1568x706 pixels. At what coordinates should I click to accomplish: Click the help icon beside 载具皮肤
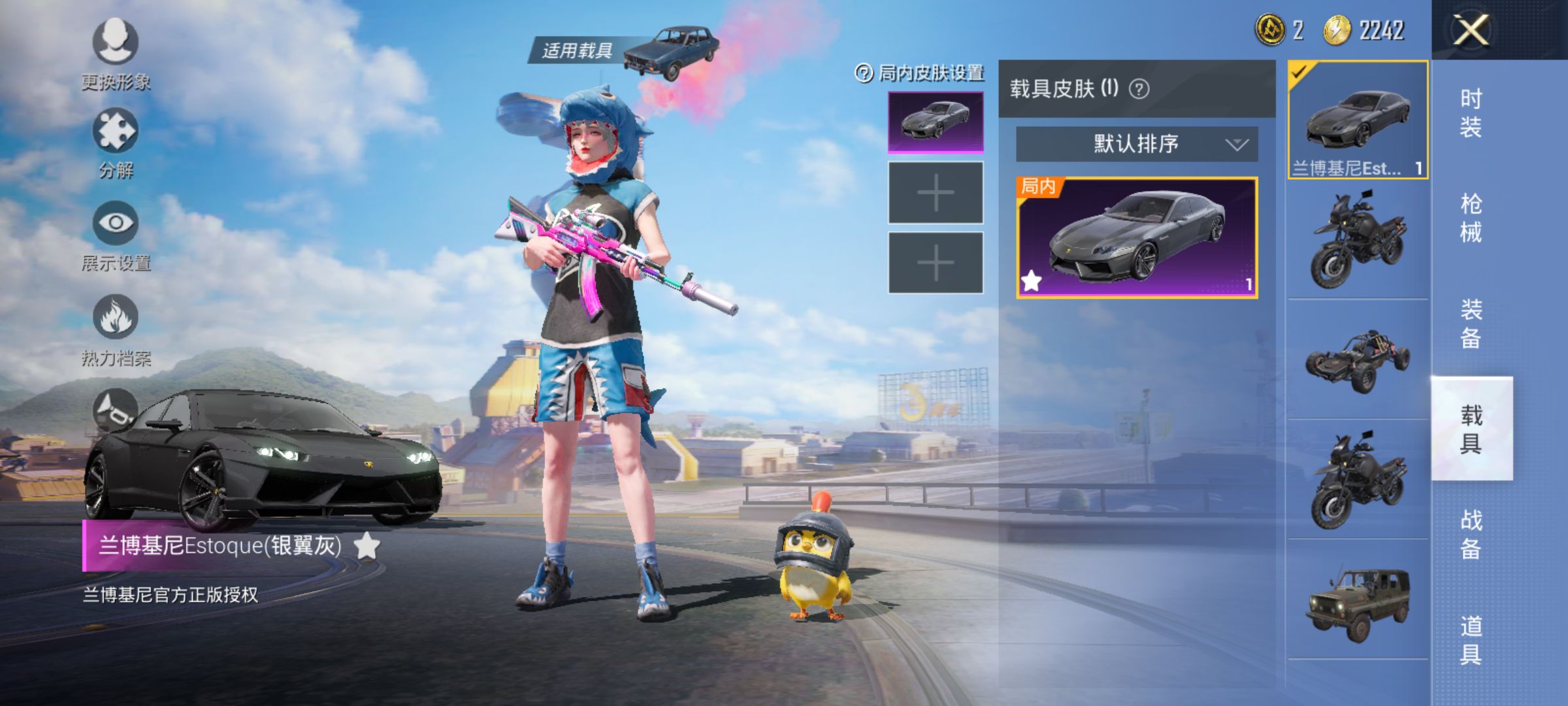(x=1139, y=89)
